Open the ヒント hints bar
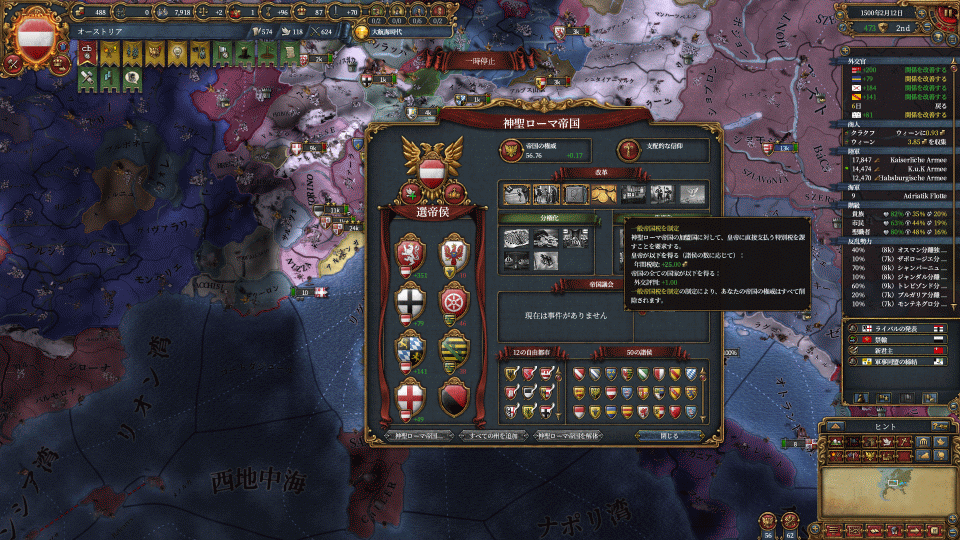The height and width of the screenshot is (540, 960). [885, 424]
